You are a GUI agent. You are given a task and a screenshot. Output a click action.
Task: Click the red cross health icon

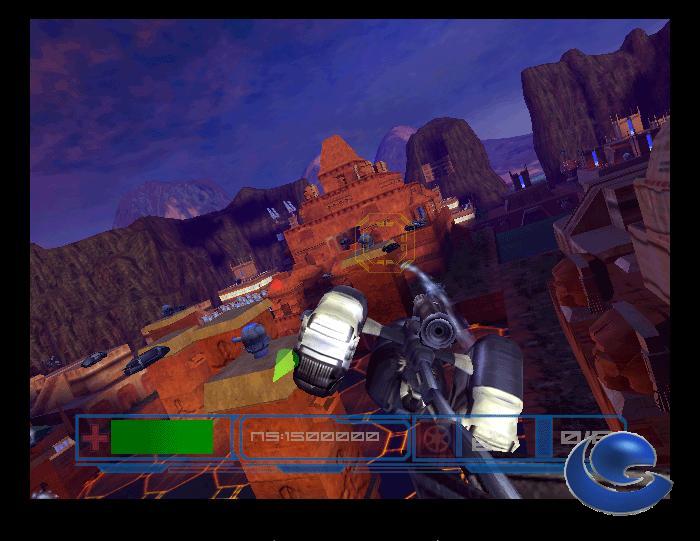pos(95,437)
